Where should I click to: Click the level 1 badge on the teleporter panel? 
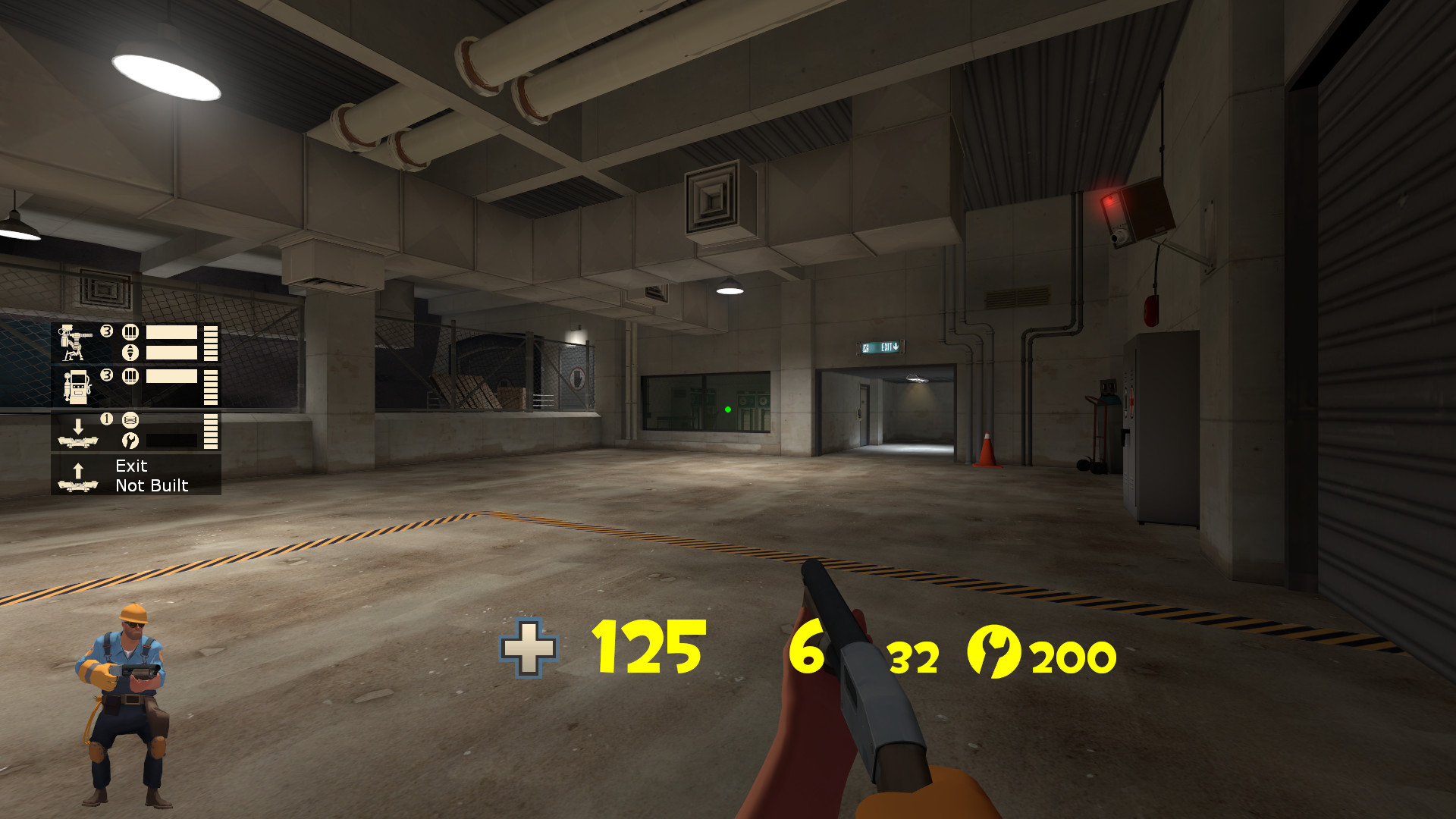[x=107, y=418]
